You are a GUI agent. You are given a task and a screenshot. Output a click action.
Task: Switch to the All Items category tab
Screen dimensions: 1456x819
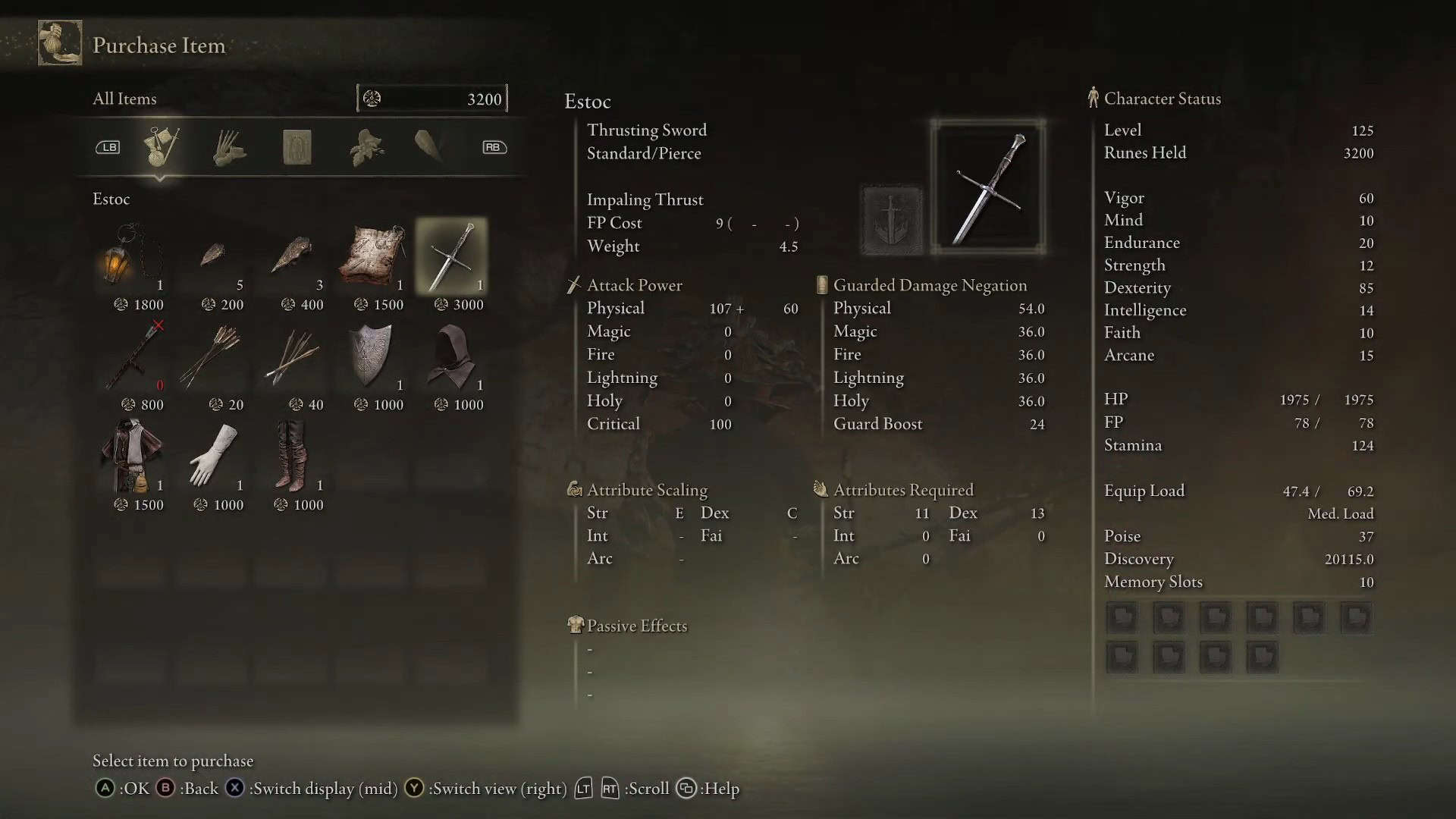coord(161,146)
